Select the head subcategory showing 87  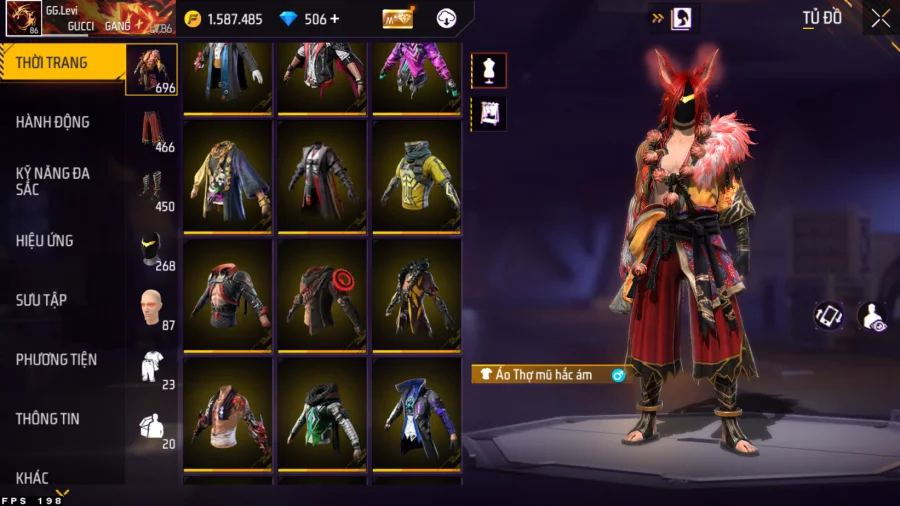152,308
